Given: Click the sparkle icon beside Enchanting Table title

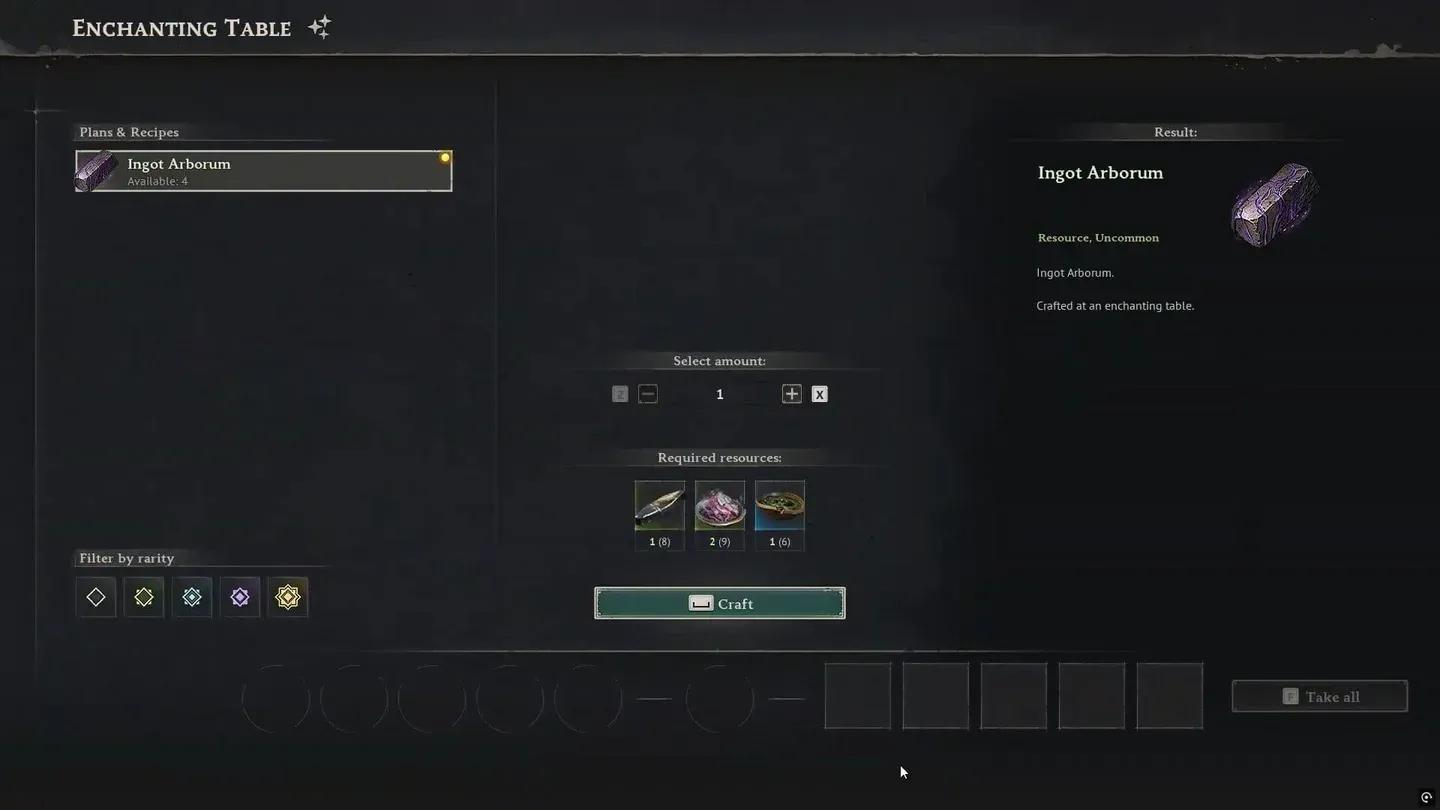Looking at the screenshot, I should point(318,27).
